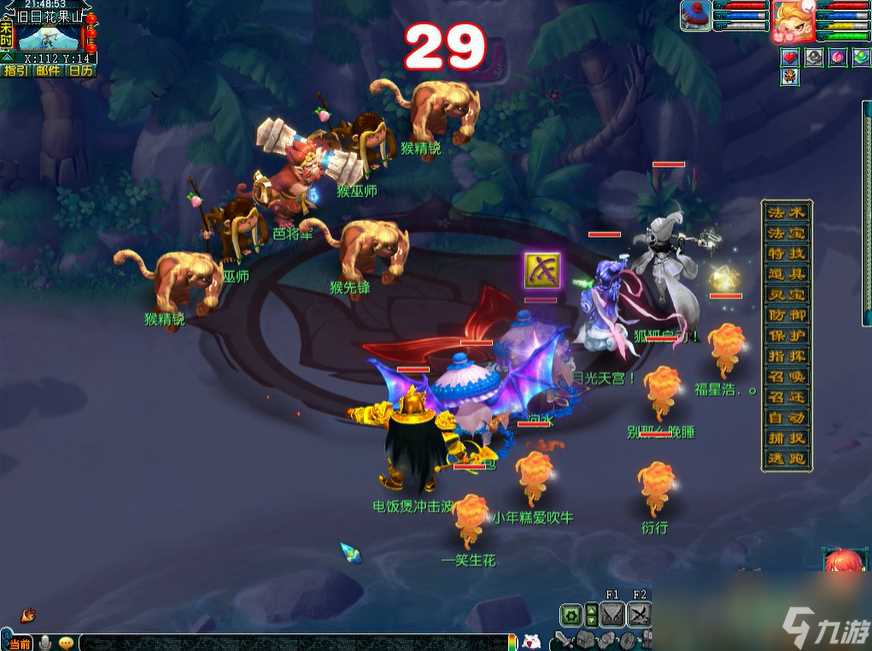Choose the 召还 recall pet command
Image resolution: width=872 pixels, height=651 pixels.
tap(787, 398)
